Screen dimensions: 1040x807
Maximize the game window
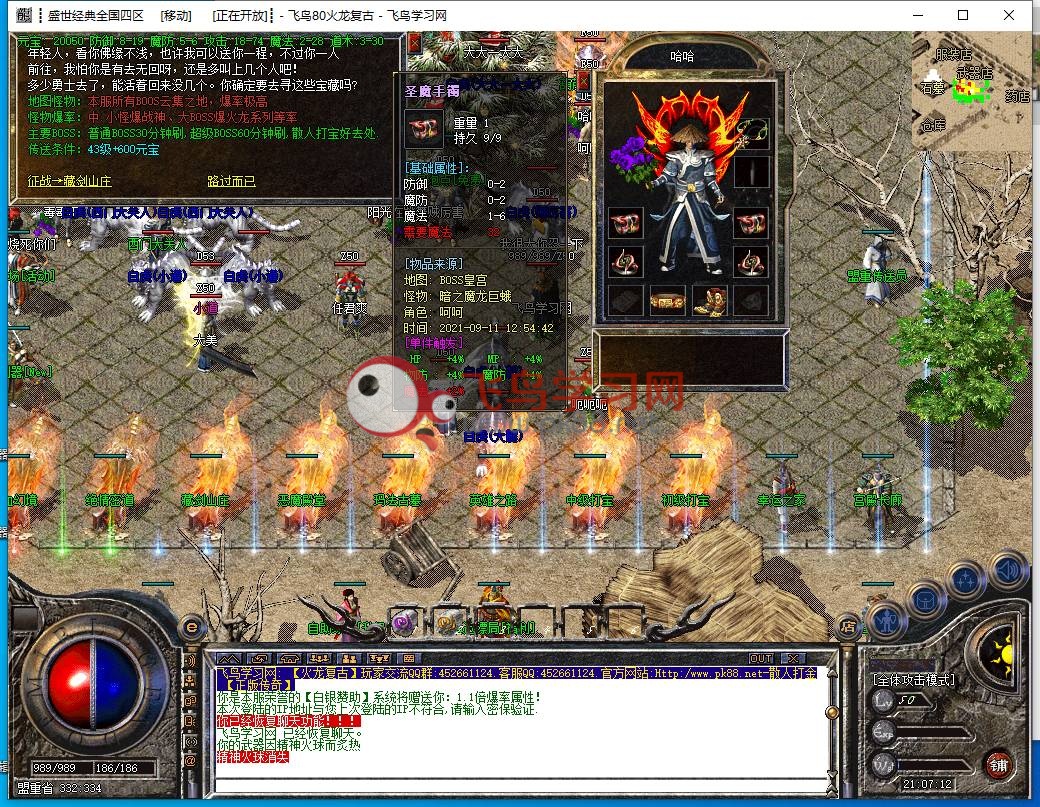963,15
